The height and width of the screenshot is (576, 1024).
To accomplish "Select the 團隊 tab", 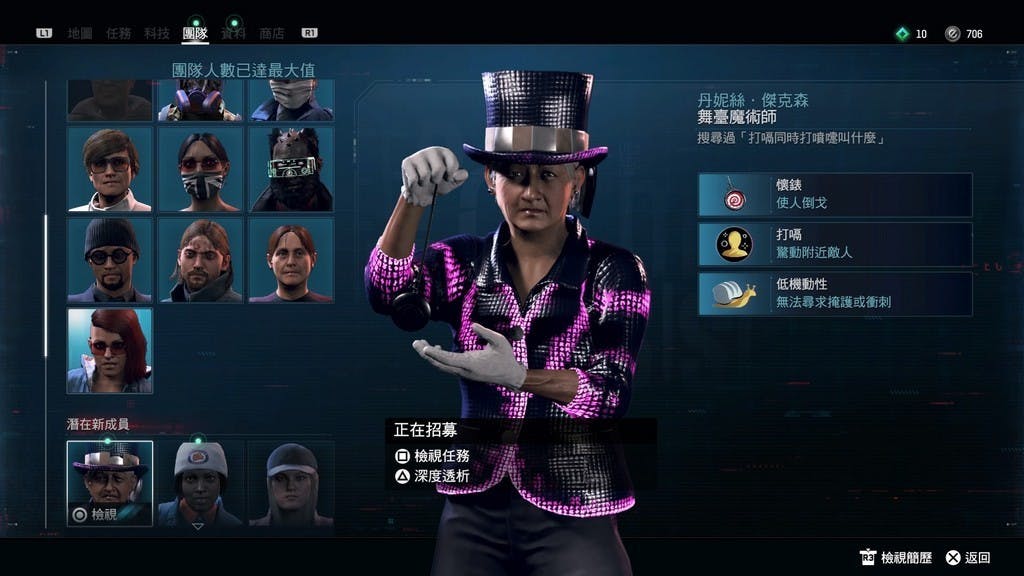I will (195, 33).
